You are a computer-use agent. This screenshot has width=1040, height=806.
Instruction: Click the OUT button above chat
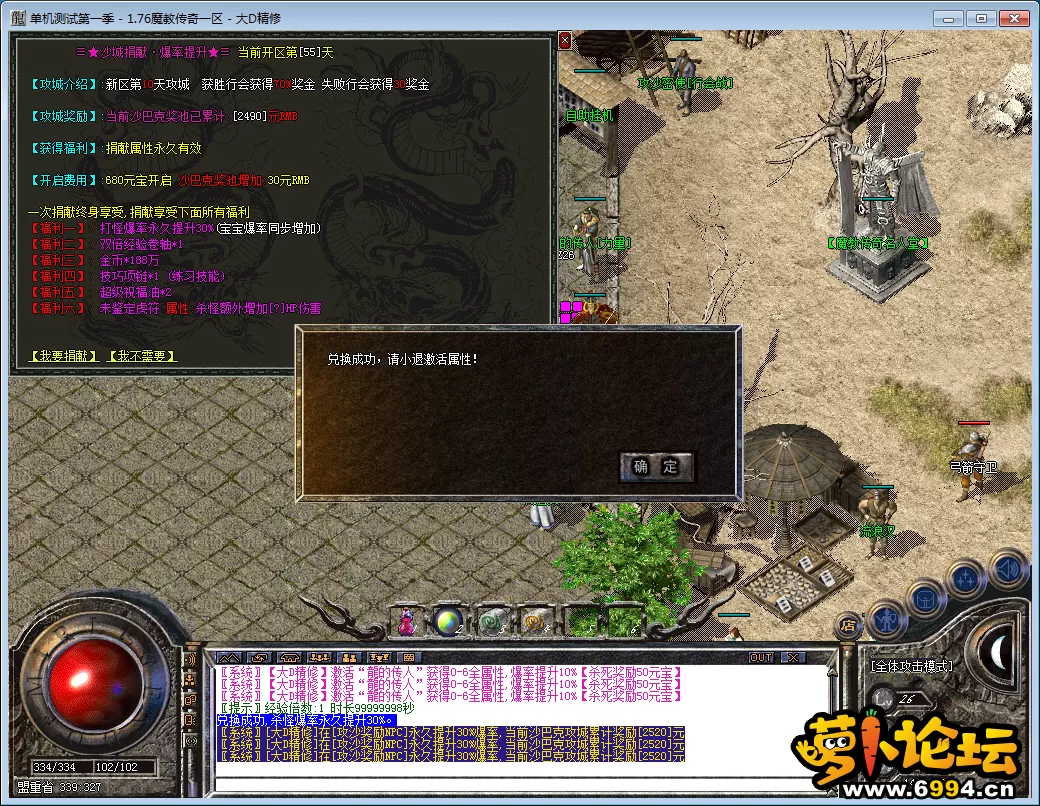point(762,657)
